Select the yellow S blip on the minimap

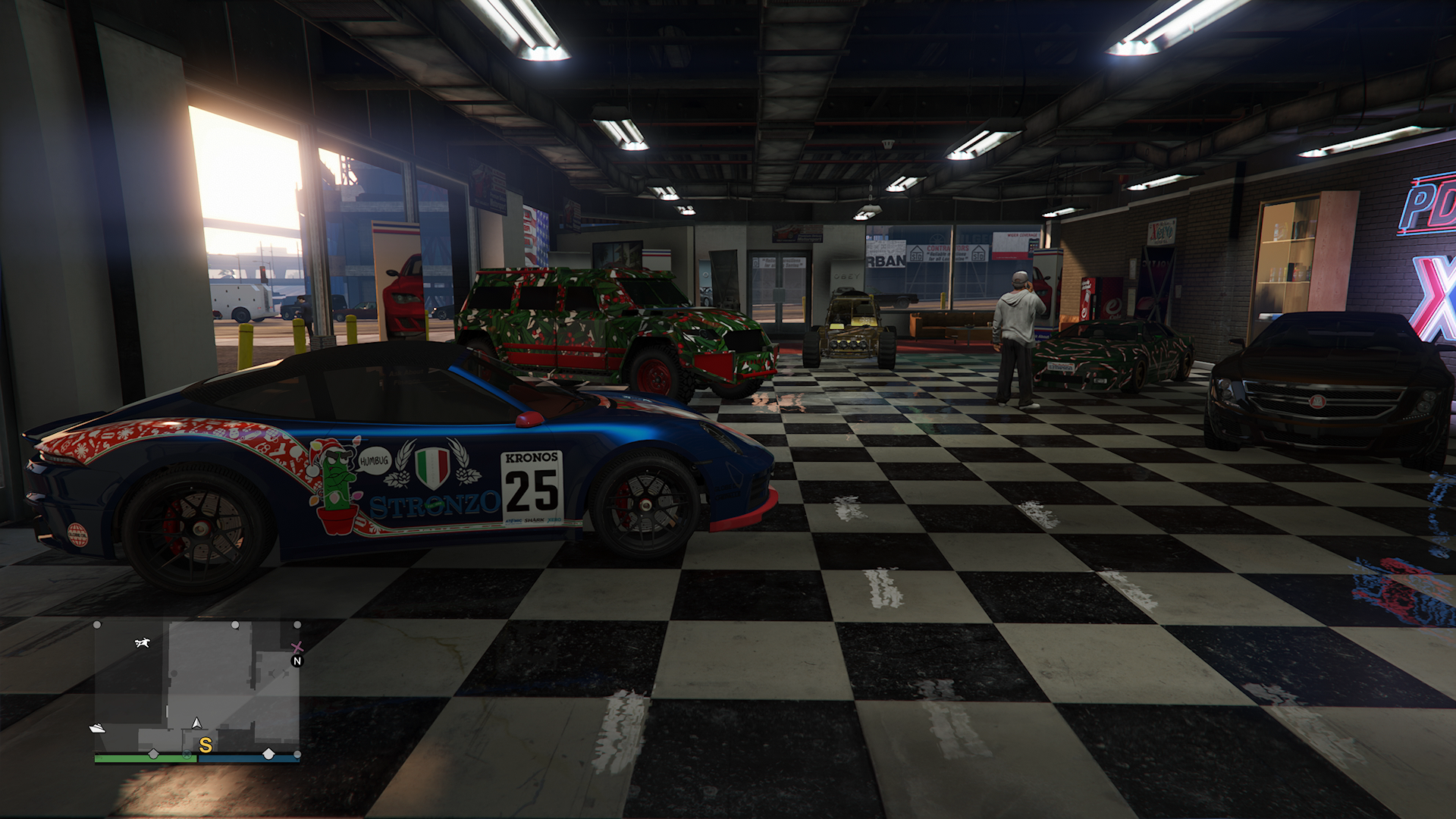[205, 745]
